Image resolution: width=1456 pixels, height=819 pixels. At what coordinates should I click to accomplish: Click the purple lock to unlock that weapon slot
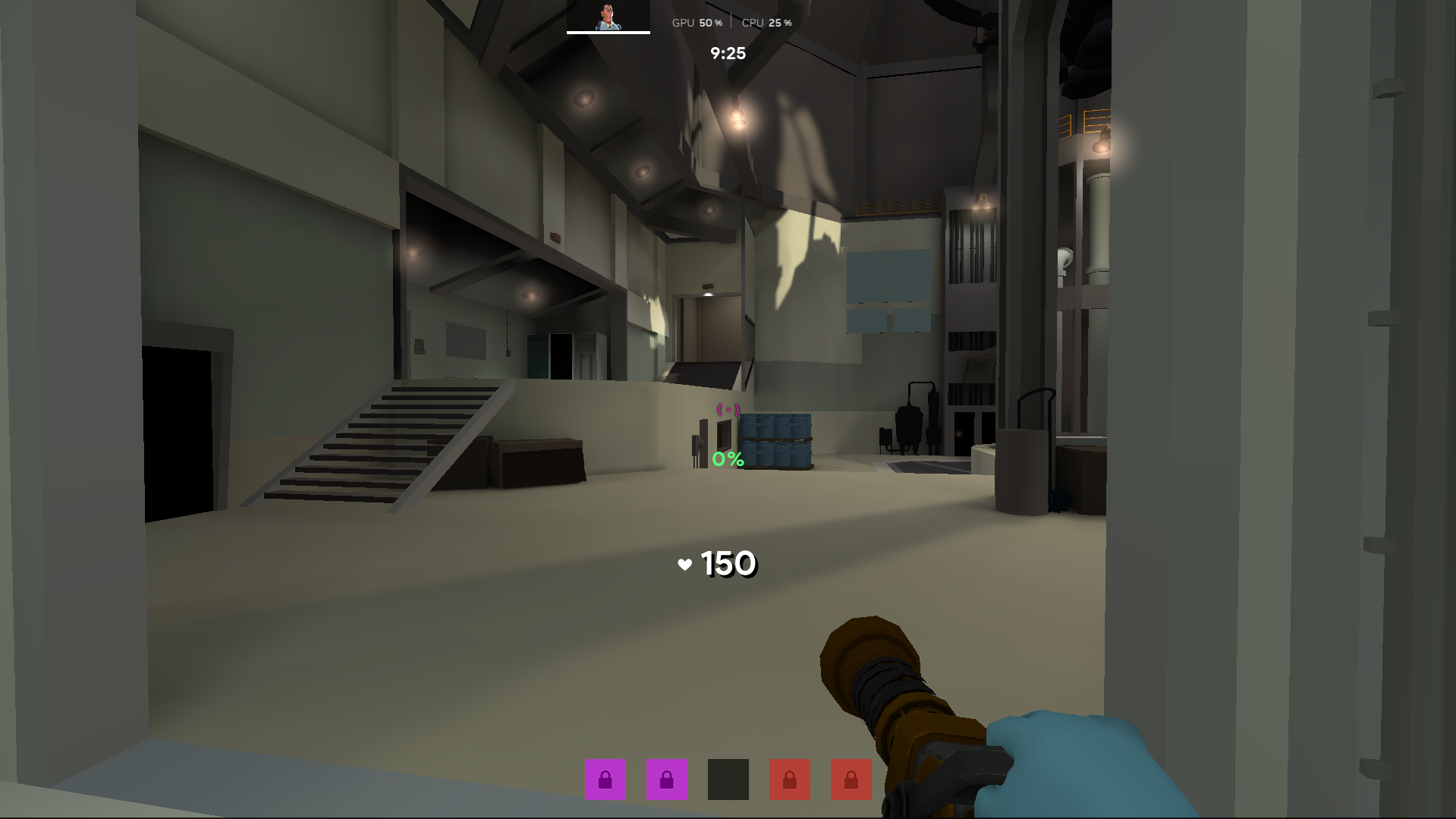(x=605, y=780)
